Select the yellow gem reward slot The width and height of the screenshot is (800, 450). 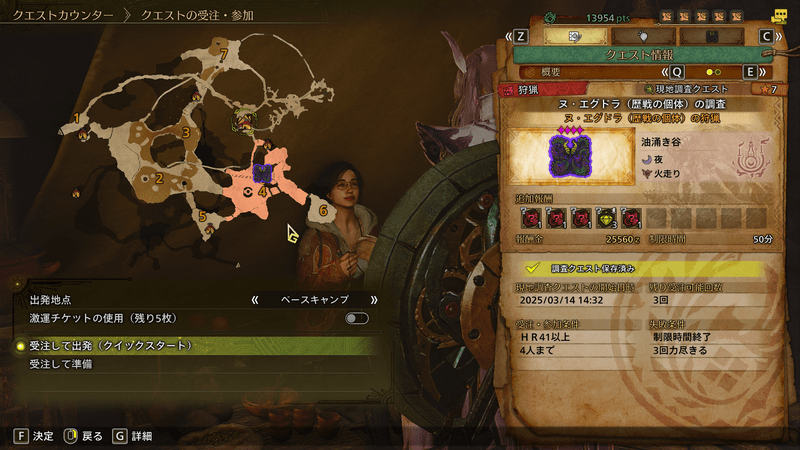[x=606, y=218]
